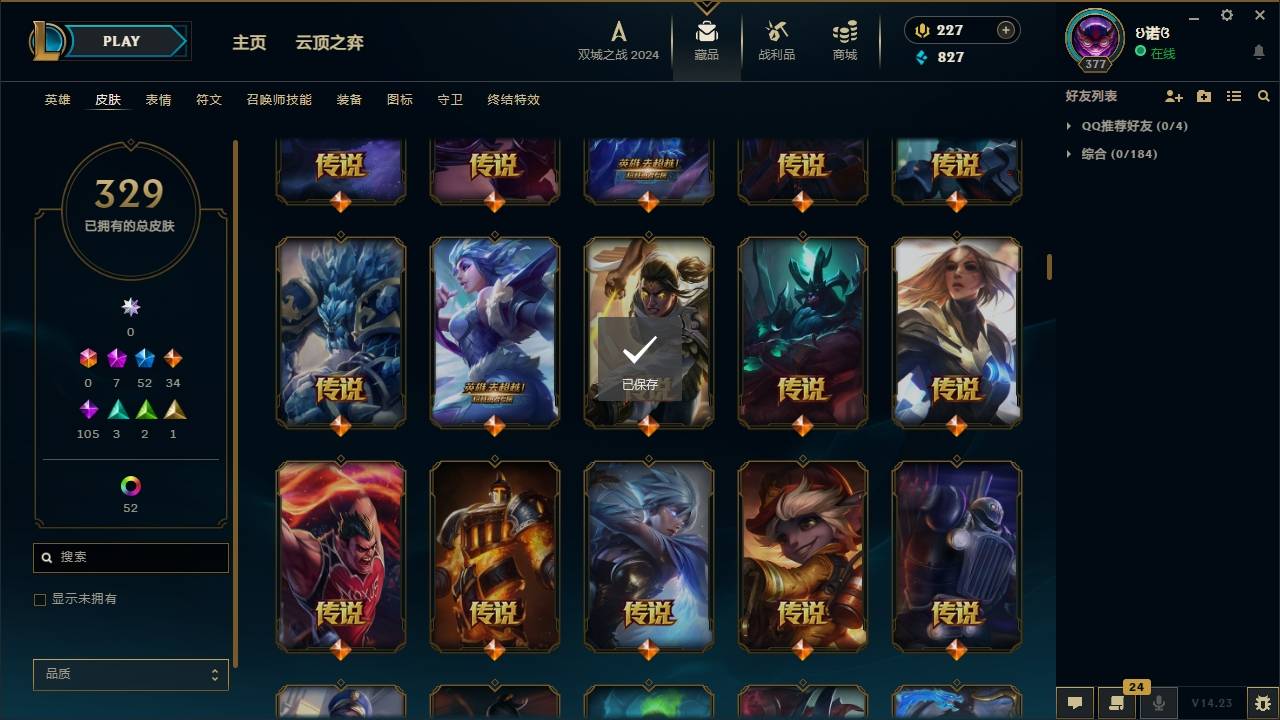Open the 战利品 (Loot) icon
The width and height of the screenshot is (1280, 720).
coord(776,40)
